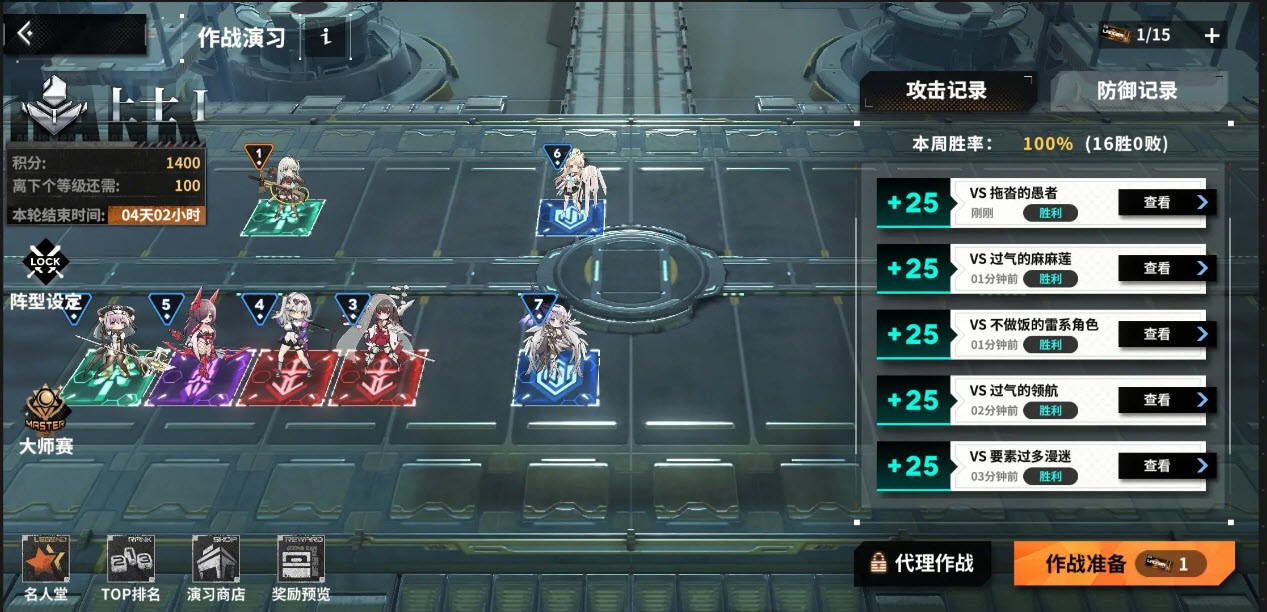Viewport: 1267px width, 612px height.
Task: Open the 大师赛 master tournament
Action: point(46,420)
